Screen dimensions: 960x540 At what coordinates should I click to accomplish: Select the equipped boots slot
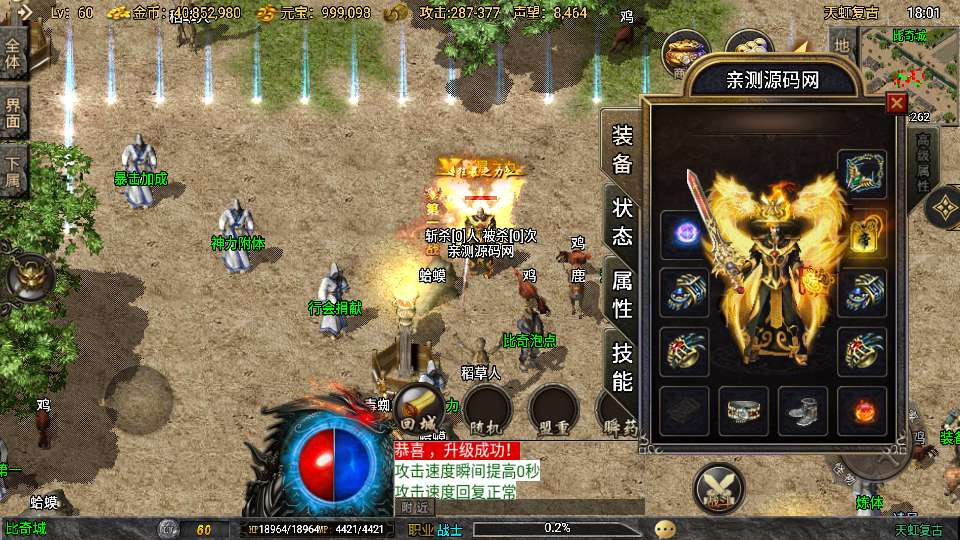pyautogui.click(x=802, y=411)
